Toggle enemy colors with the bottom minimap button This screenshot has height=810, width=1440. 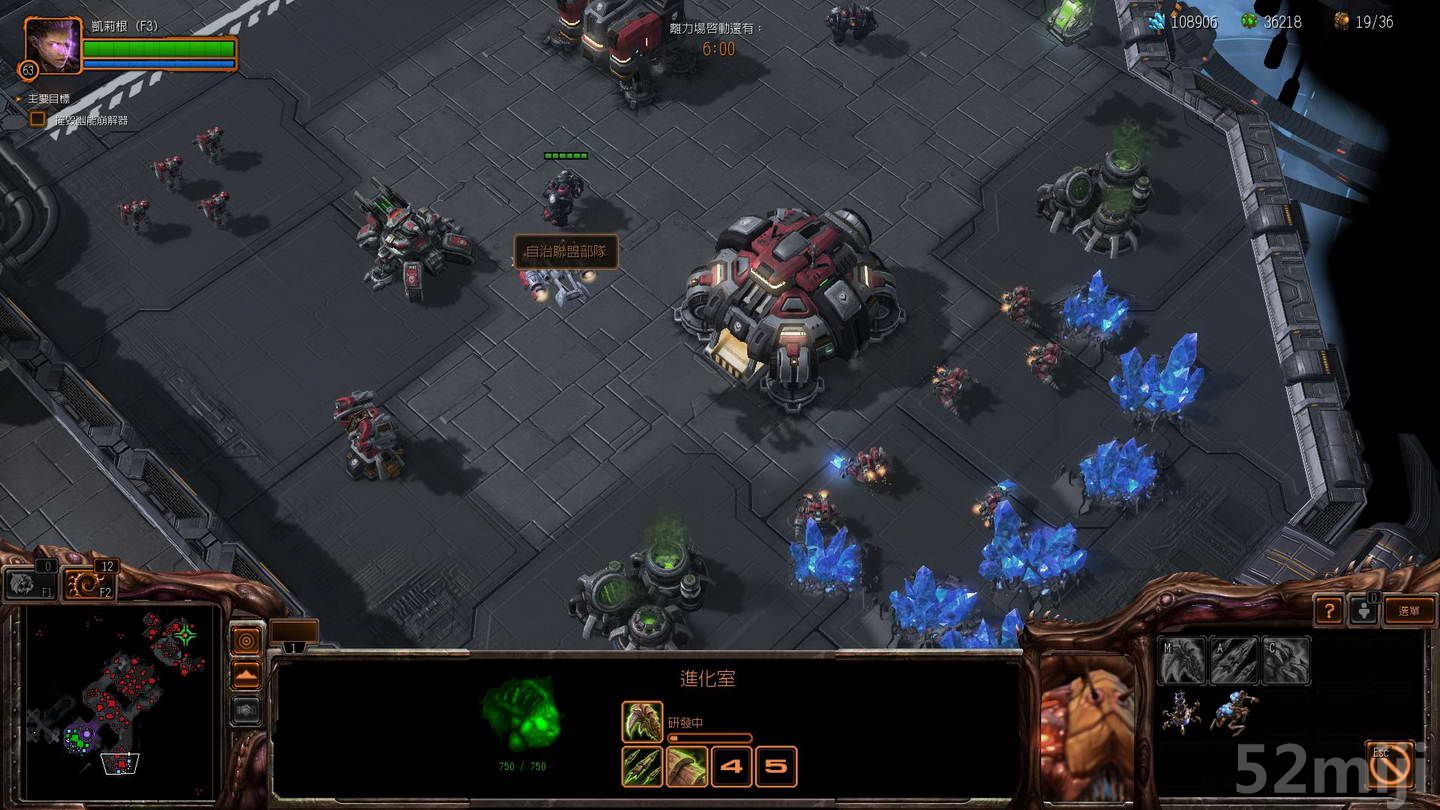coord(246,709)
